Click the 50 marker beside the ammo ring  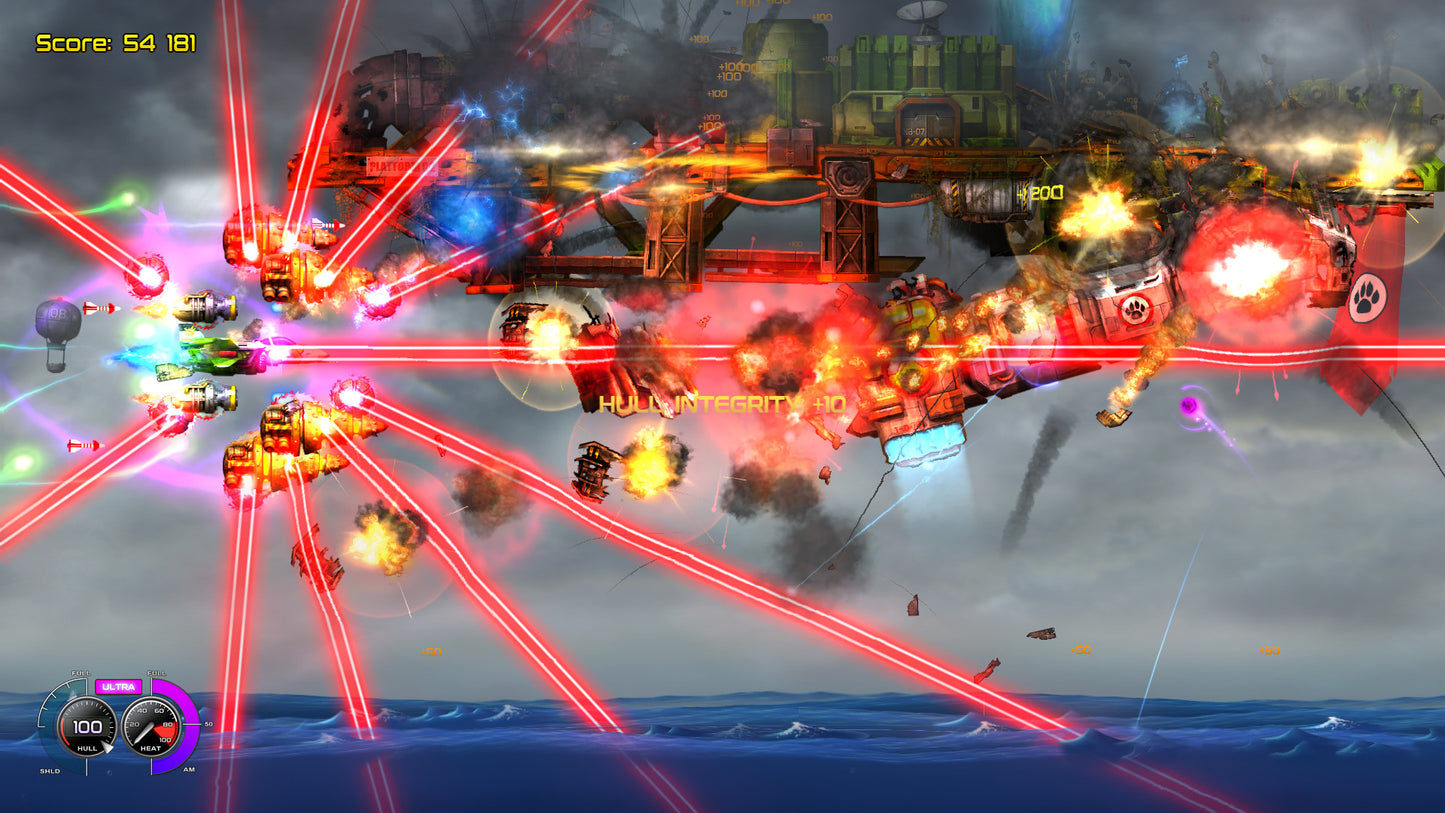click(x=209, y=724)
